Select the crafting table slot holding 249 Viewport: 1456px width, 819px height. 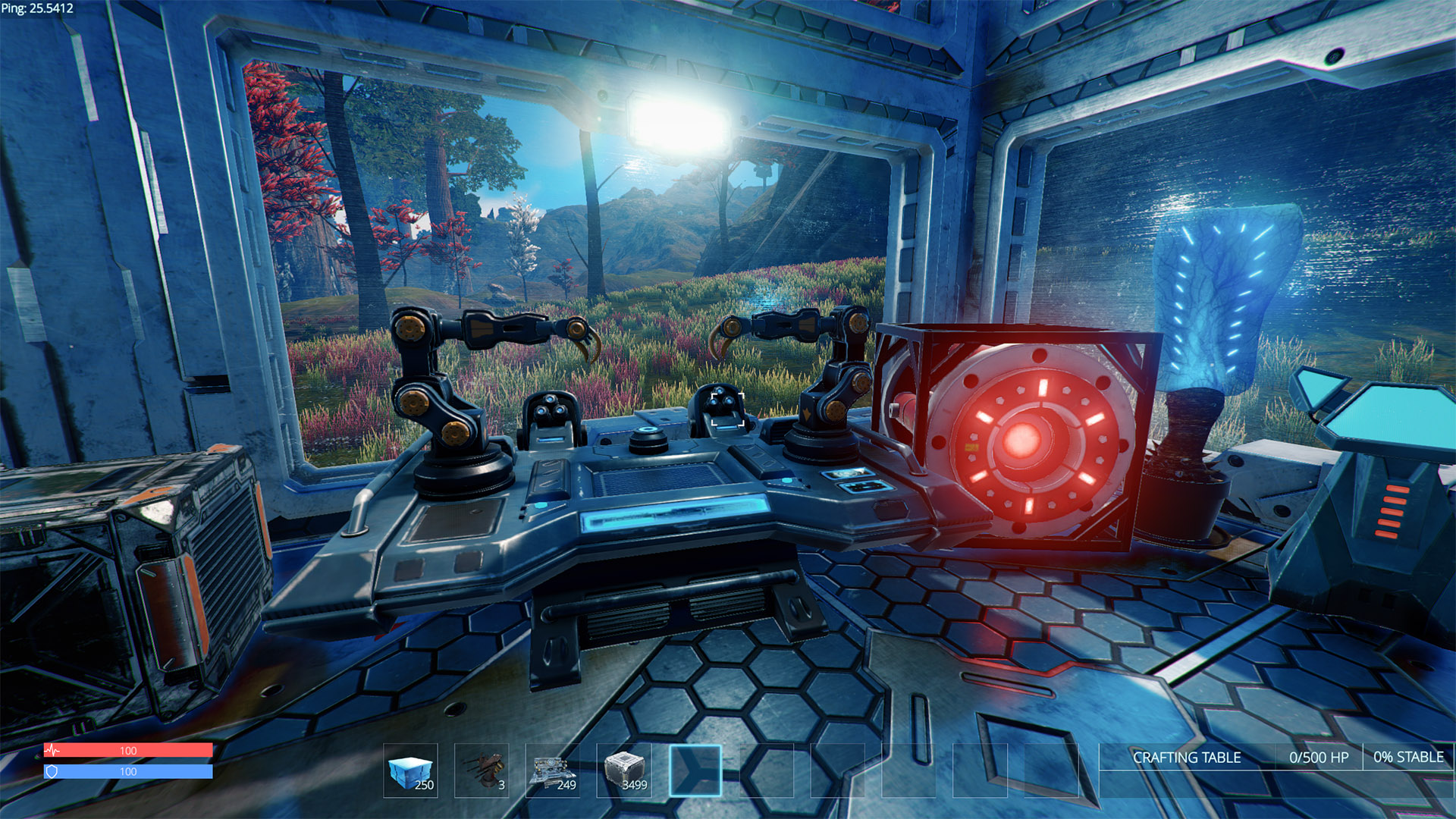point(553,770)
